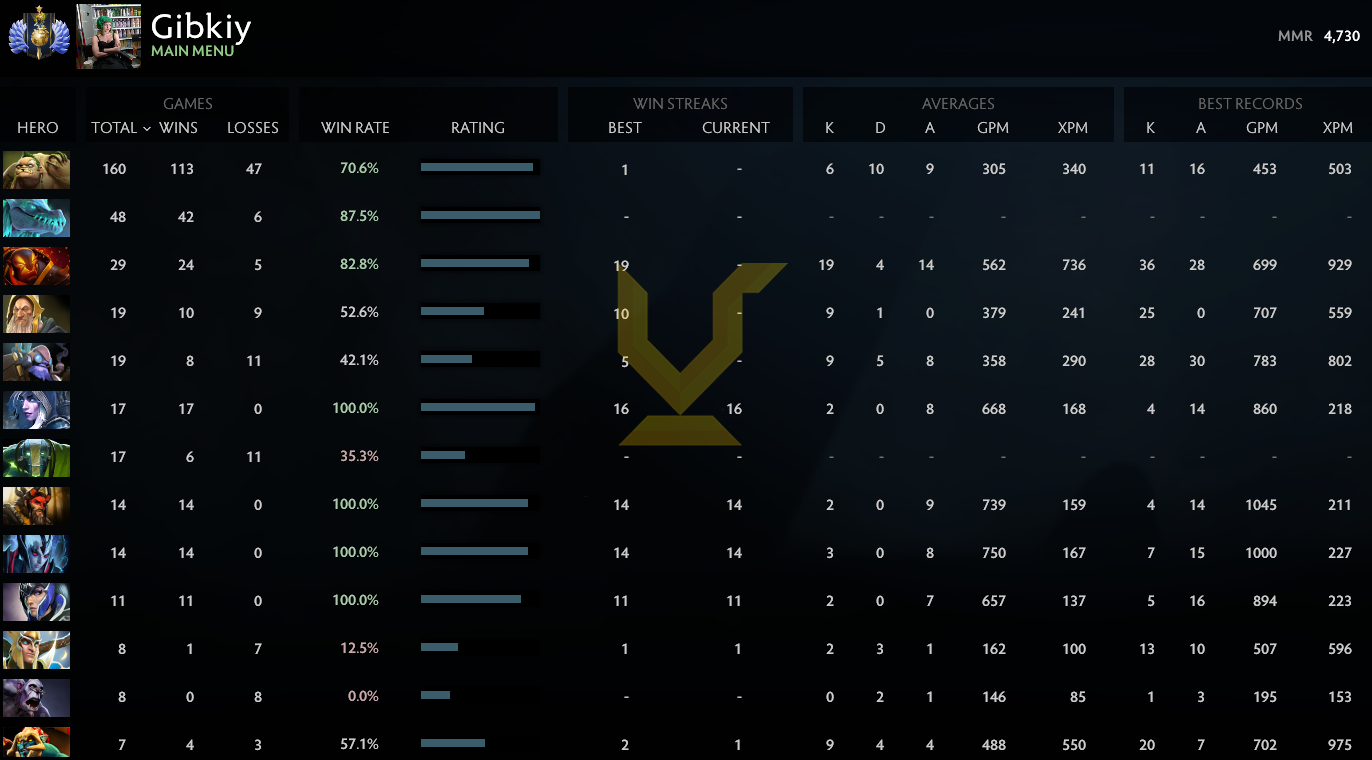Click the Keeper of the Light portrait

click(36, 314)
